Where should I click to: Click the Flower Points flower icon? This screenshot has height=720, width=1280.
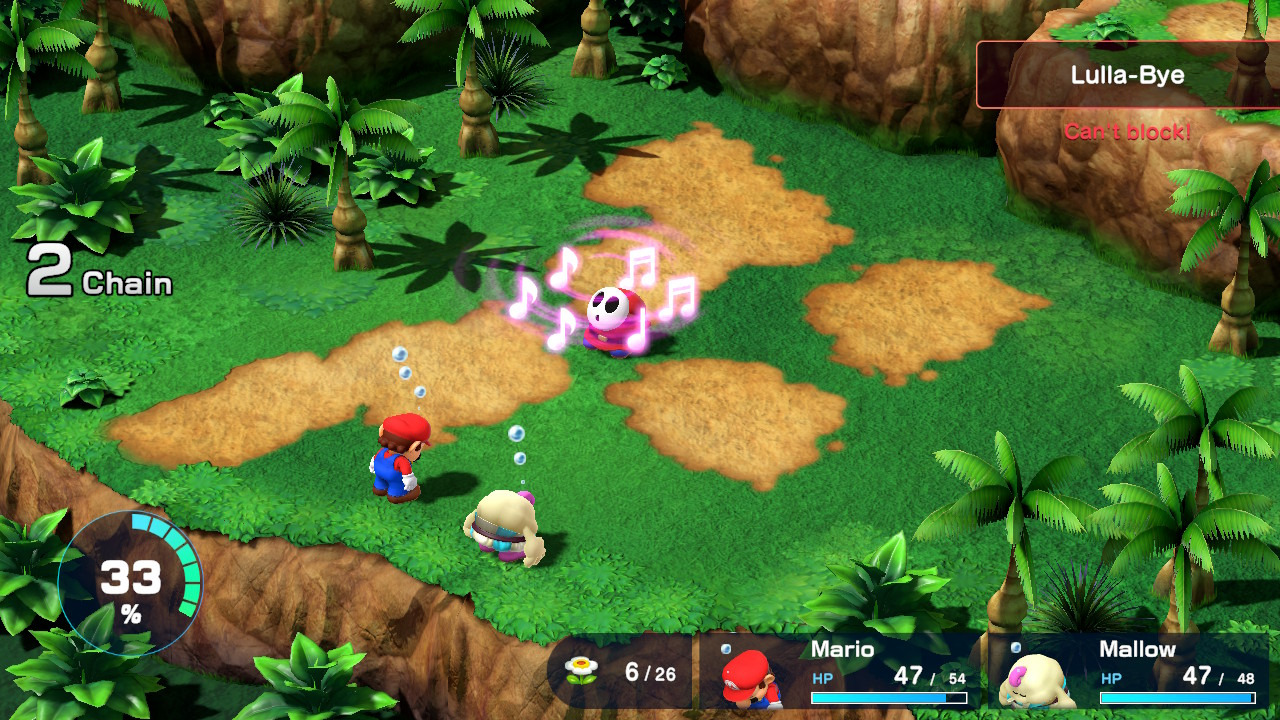(x=580, y=671)
